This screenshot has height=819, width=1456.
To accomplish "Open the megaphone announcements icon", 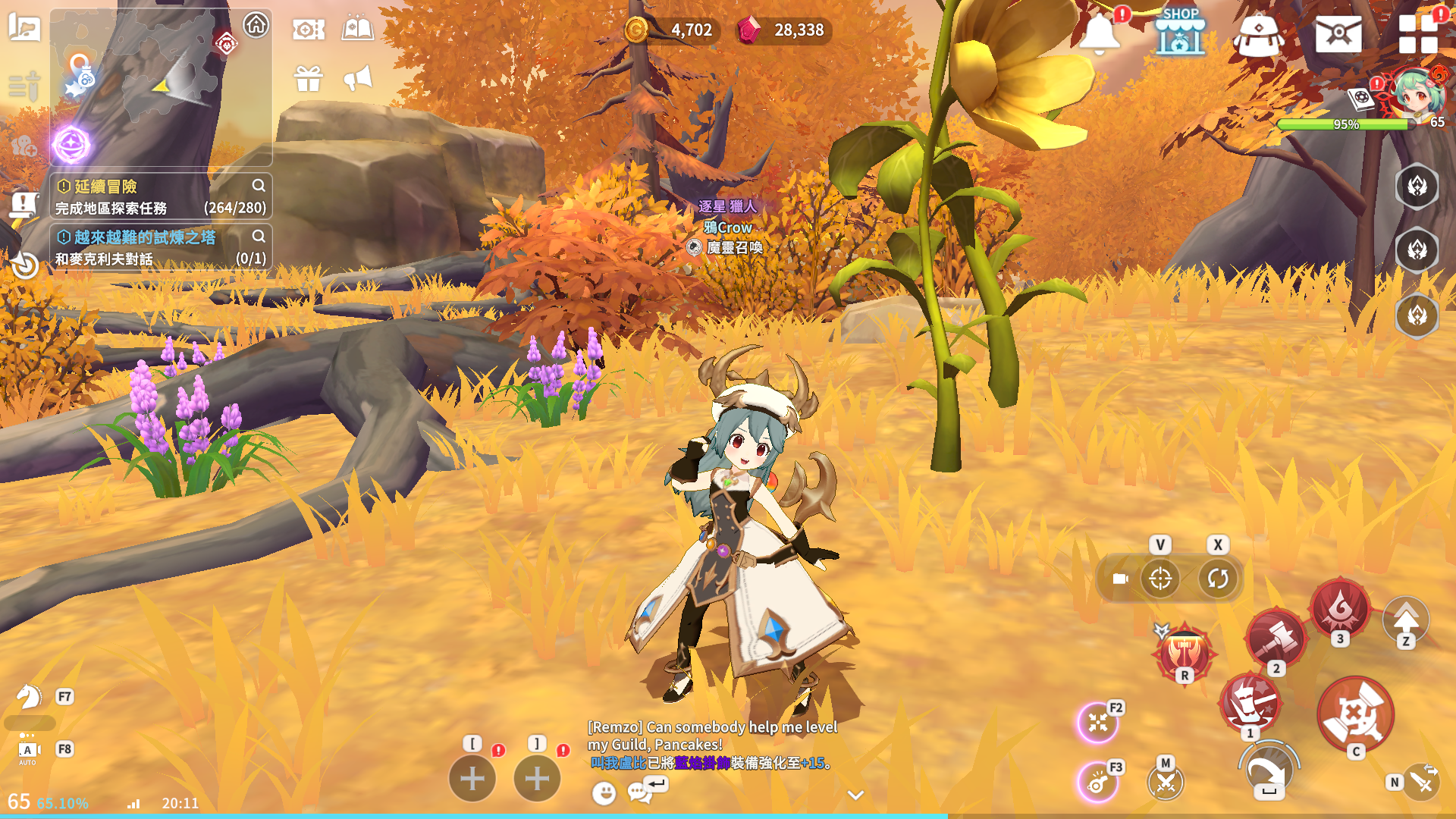I will click(358, 78).
